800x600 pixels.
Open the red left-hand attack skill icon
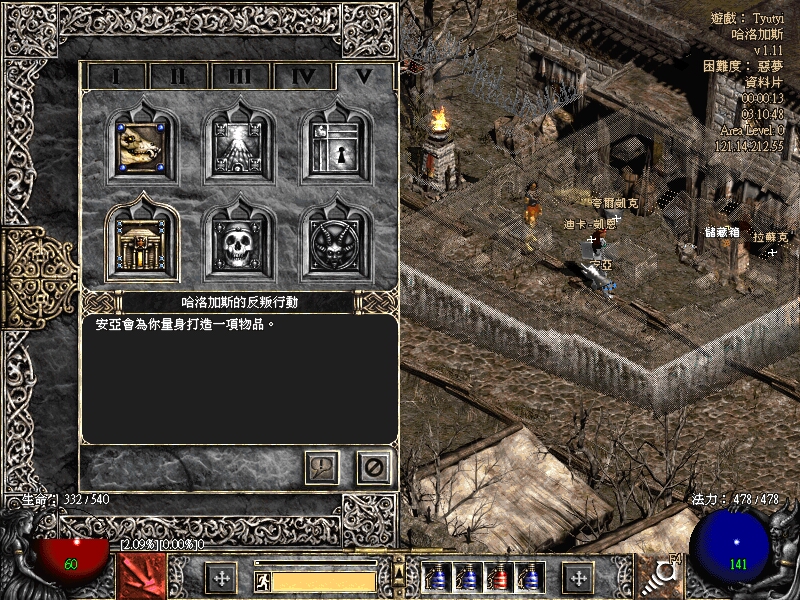click(x=141, y=577)
